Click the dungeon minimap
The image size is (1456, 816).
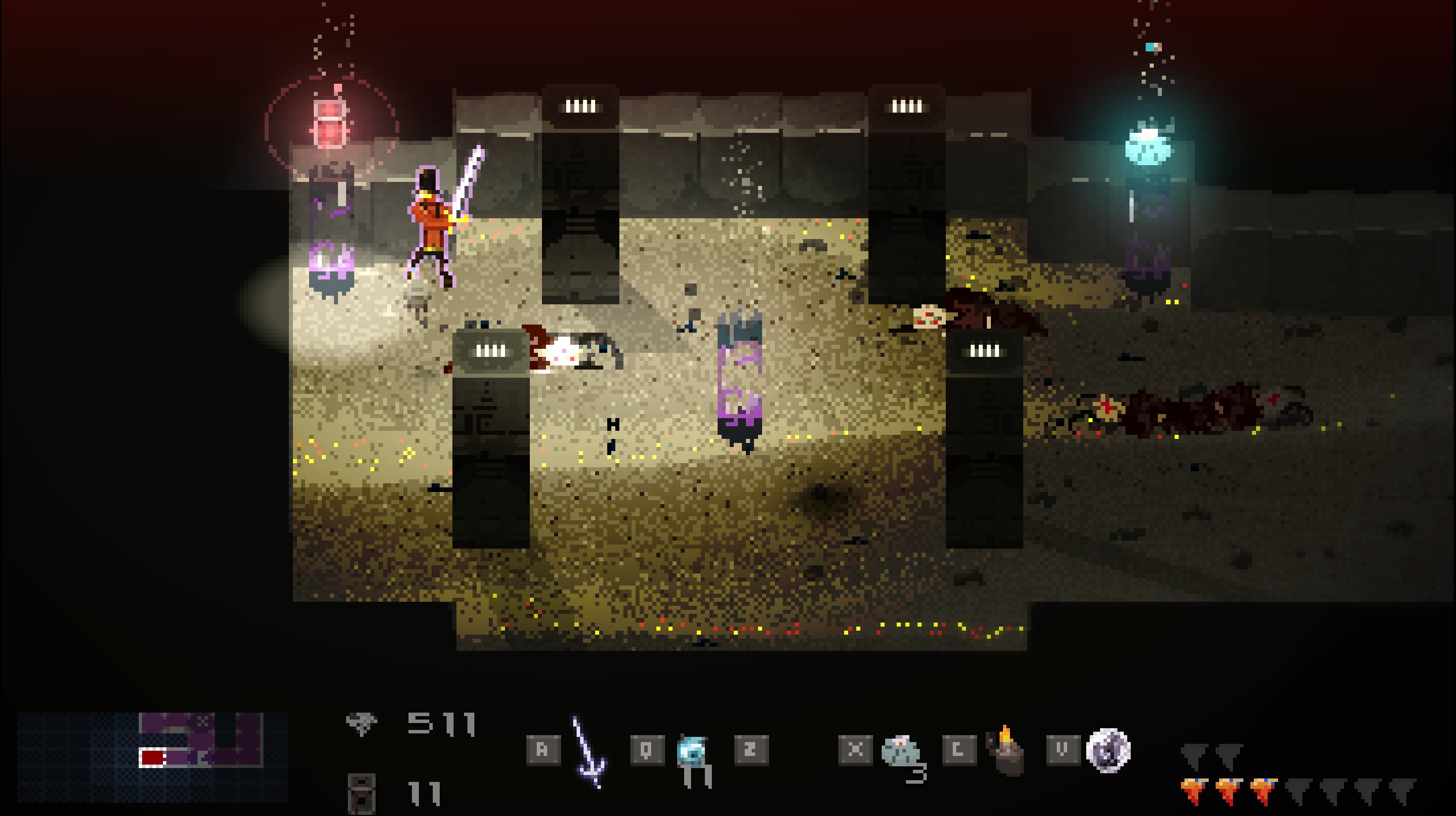click(153, 757)
